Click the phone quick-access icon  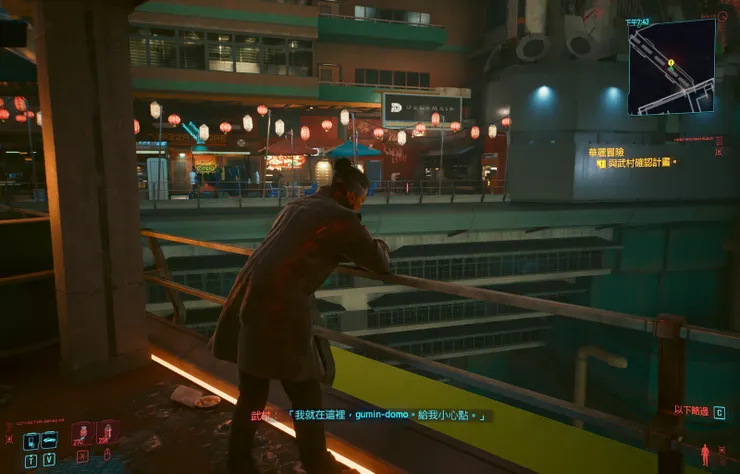30,441
